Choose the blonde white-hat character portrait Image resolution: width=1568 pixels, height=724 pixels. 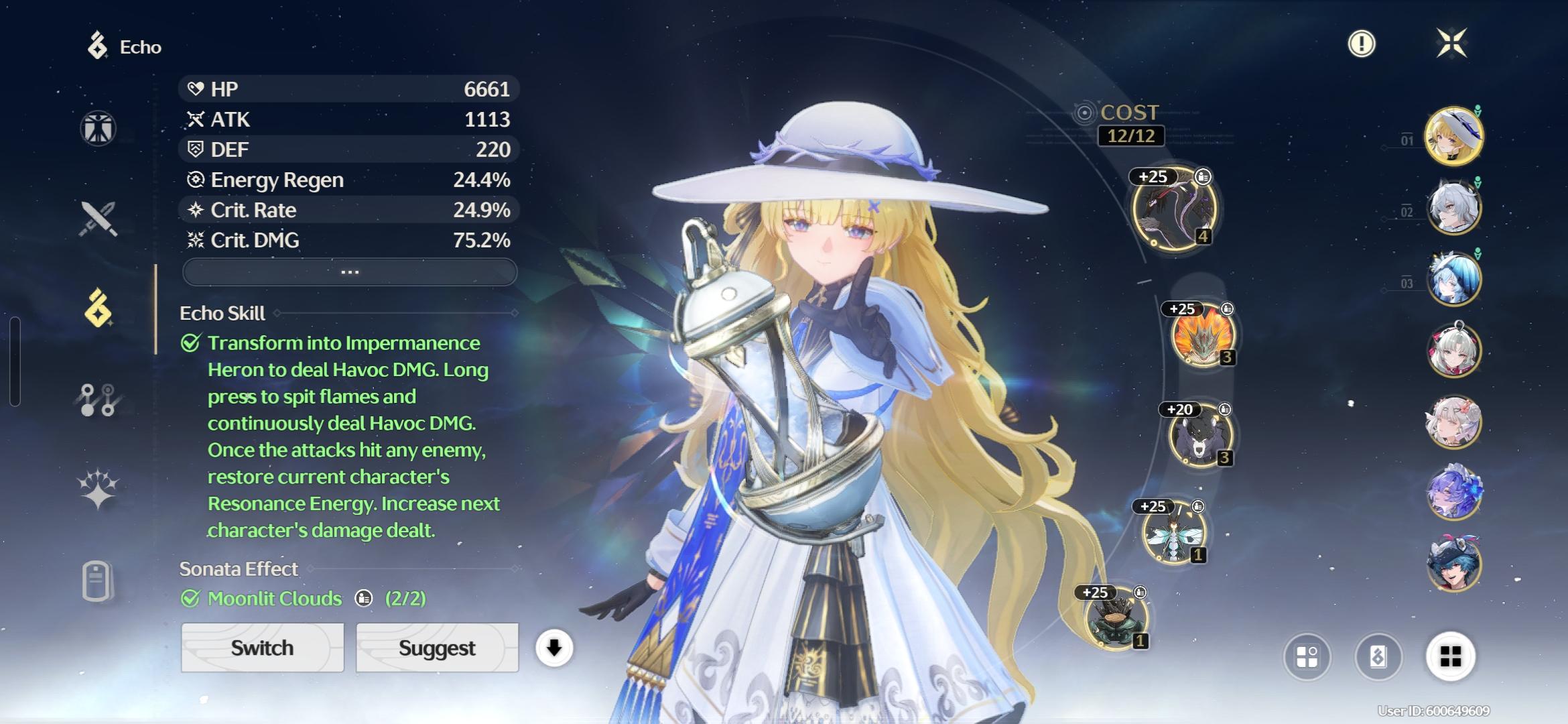1453,136
